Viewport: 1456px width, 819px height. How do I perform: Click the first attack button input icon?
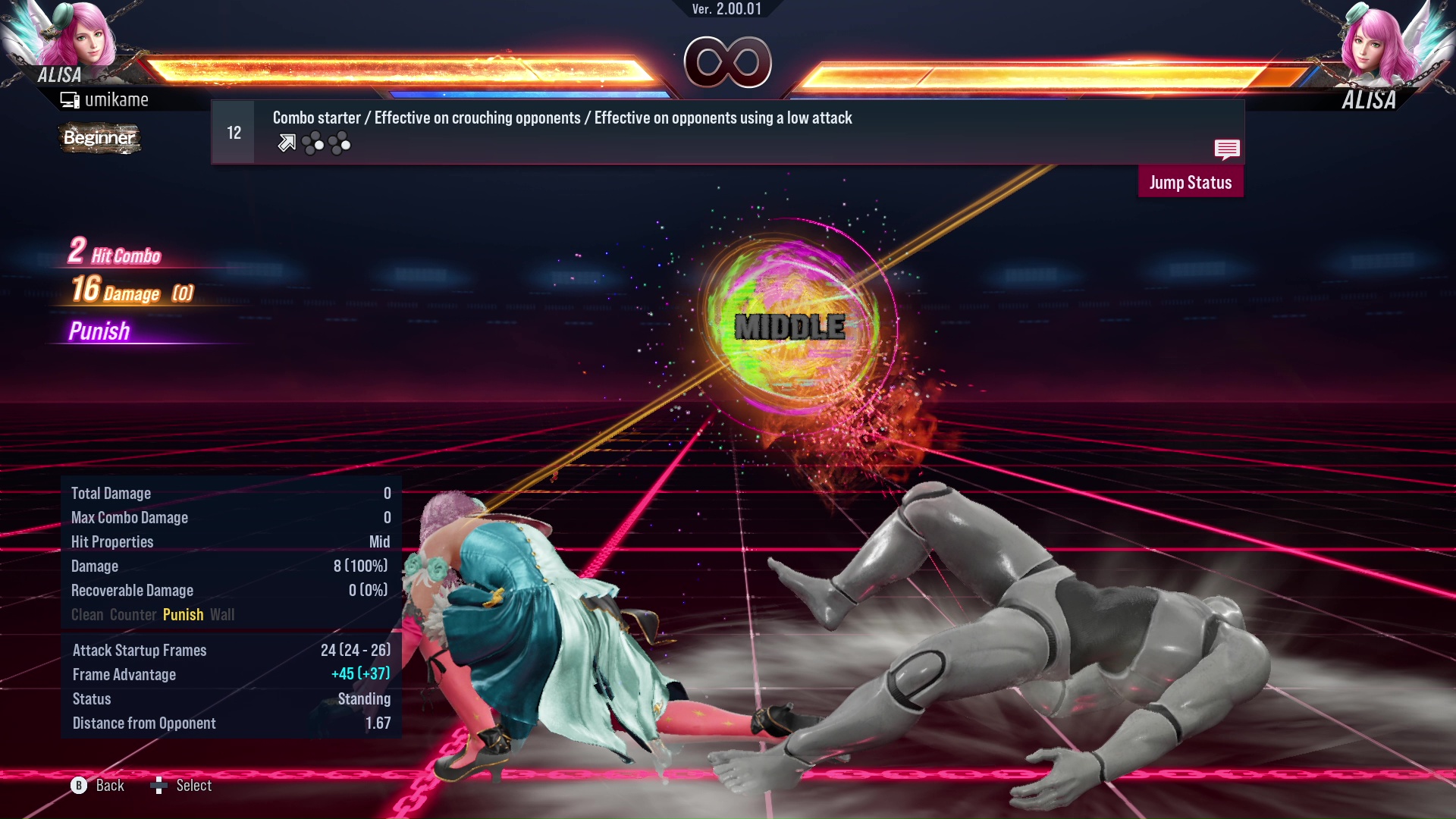[x=313, y=143]
